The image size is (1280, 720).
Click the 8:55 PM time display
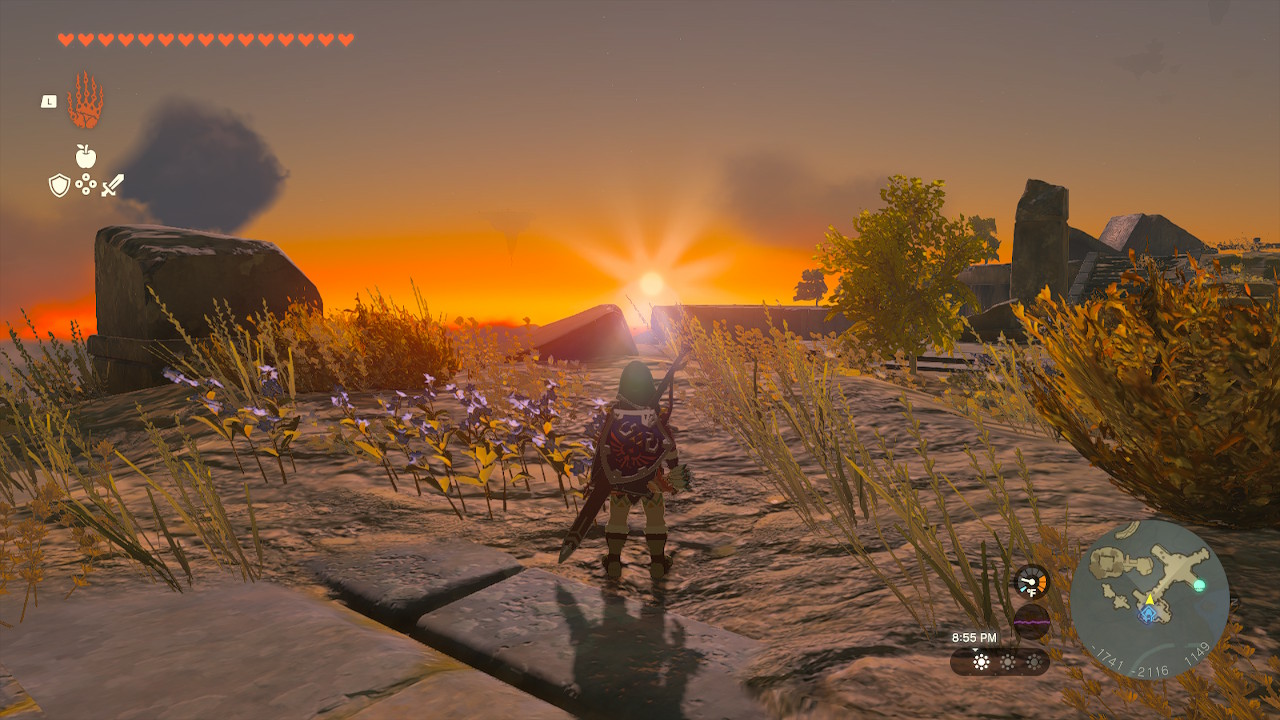[975, 637]
